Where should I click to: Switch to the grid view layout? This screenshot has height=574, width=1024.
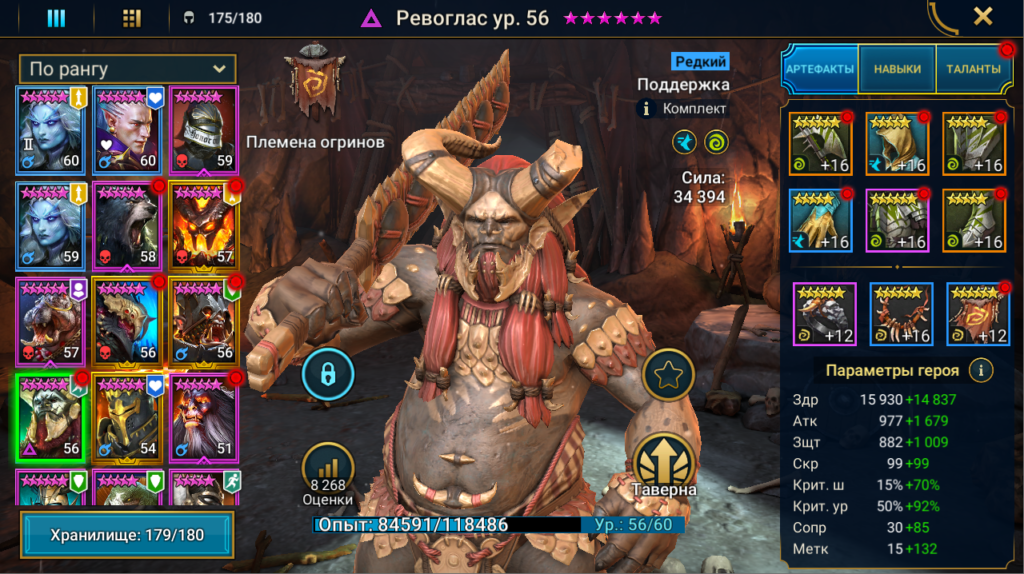(x=131, y=18)
